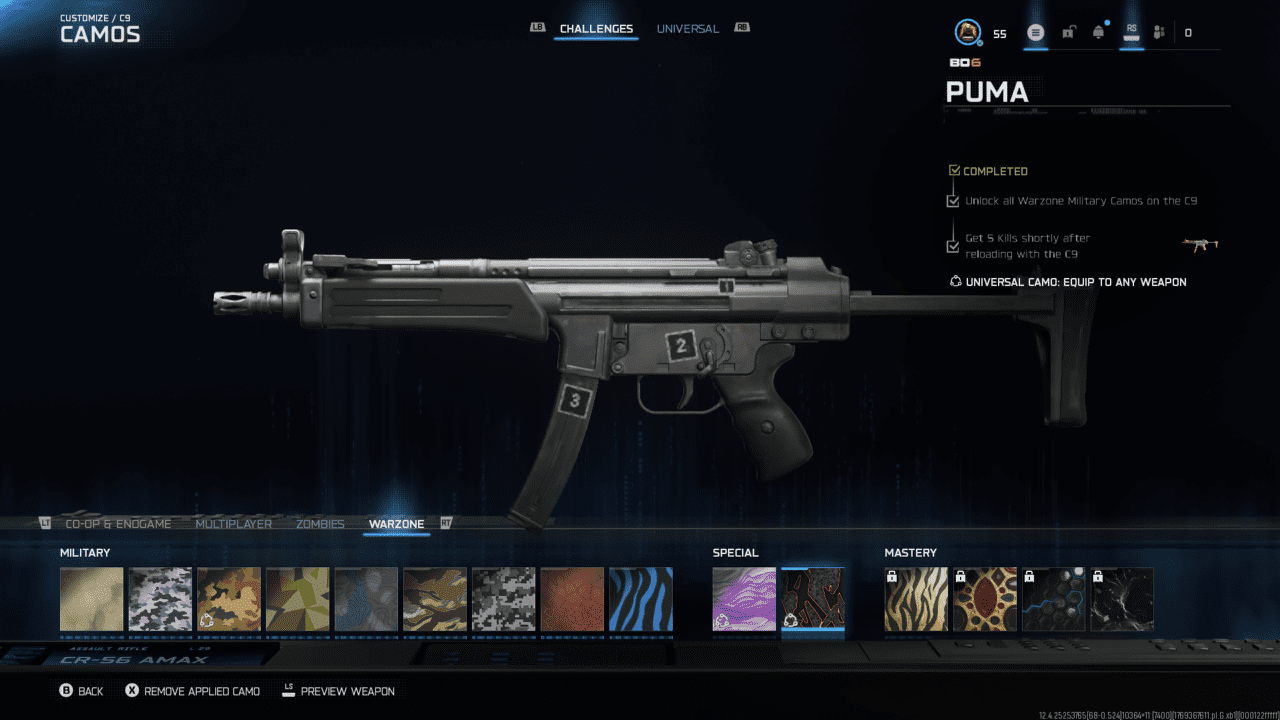Open the hamburger main menu icon
The image size is (1280, 720).
1035,33
